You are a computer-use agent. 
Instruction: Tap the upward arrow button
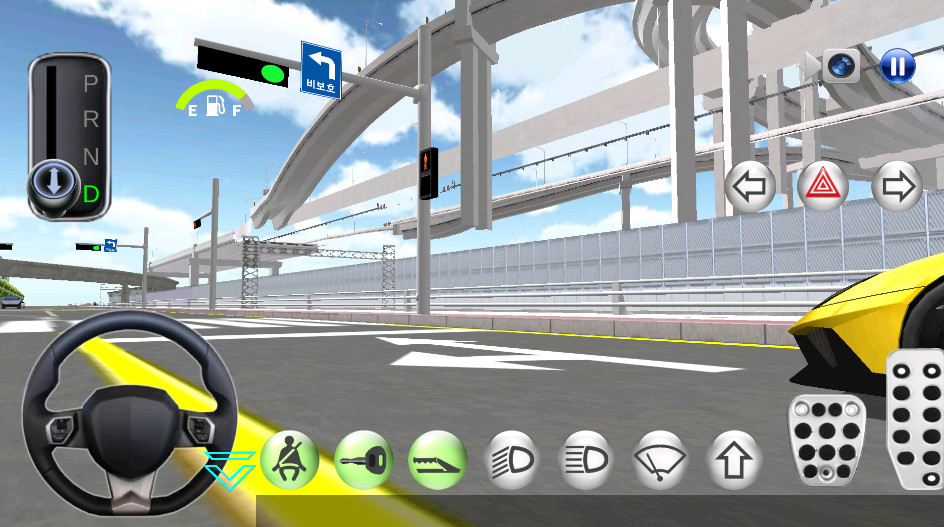(x=734, y=460)
